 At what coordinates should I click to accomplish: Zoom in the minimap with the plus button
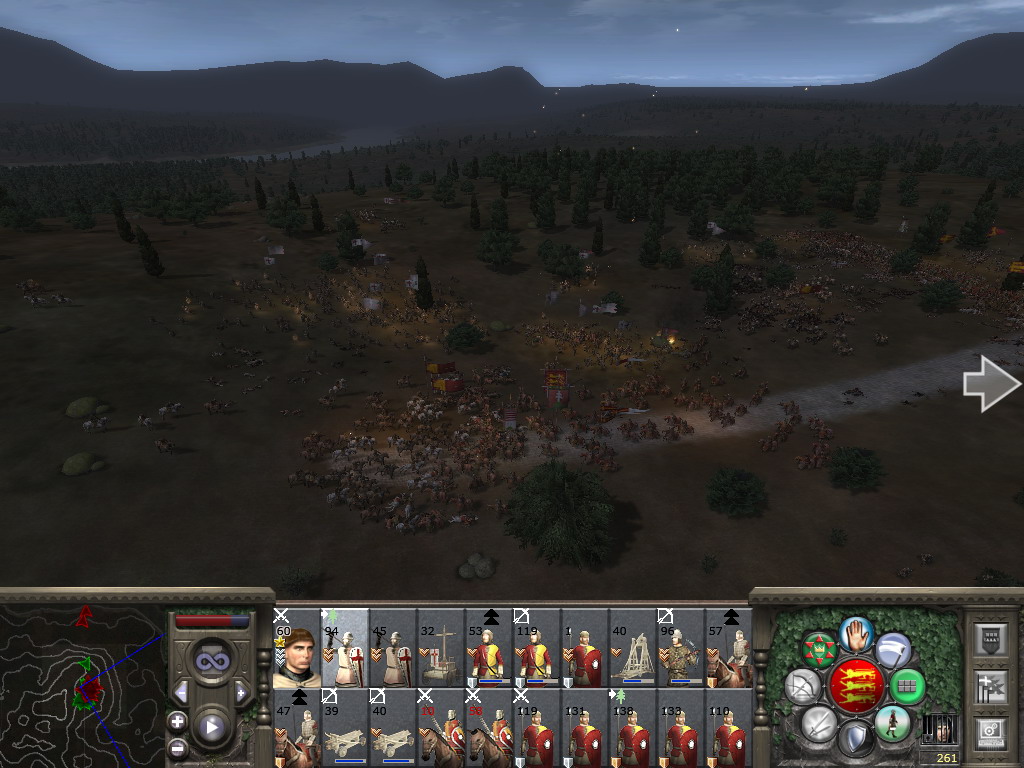tap(178, 721)
